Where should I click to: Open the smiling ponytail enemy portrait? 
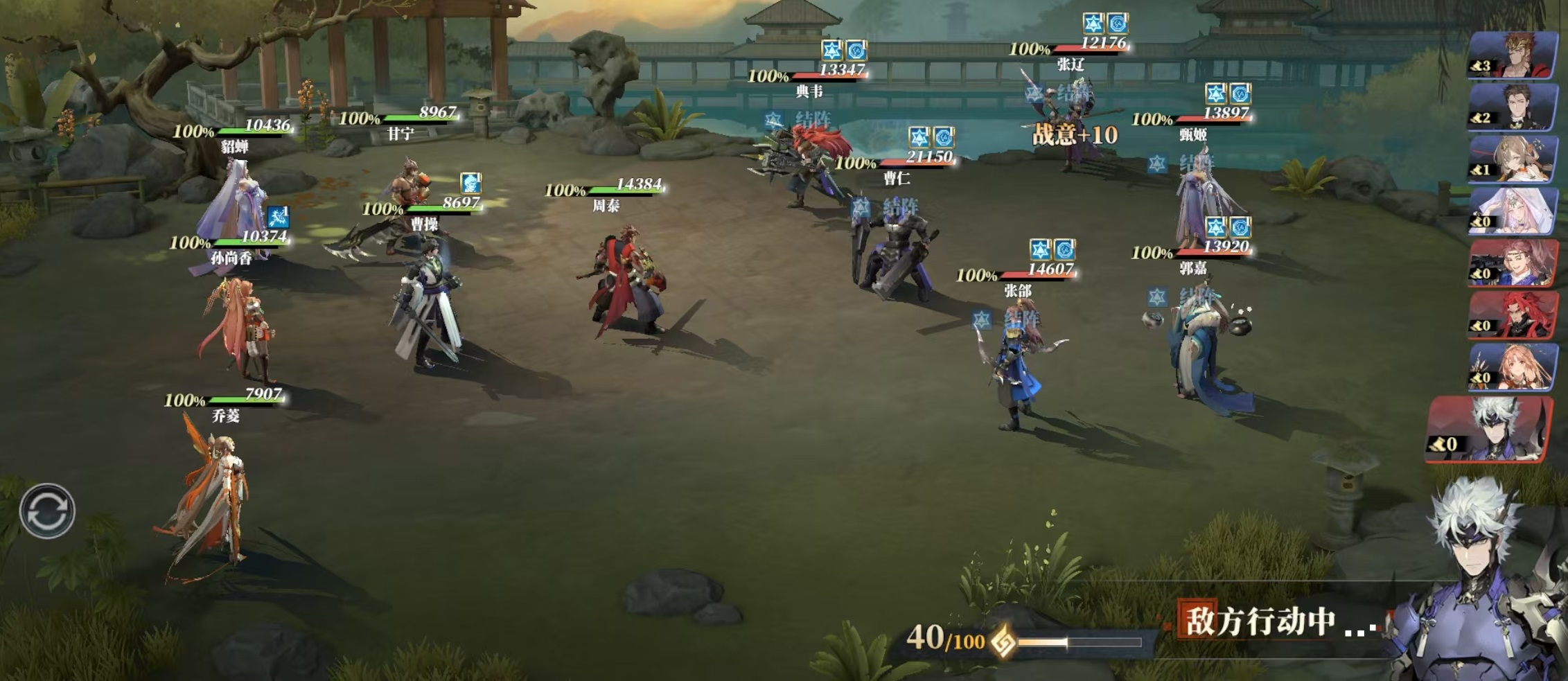click(1514, 263)
